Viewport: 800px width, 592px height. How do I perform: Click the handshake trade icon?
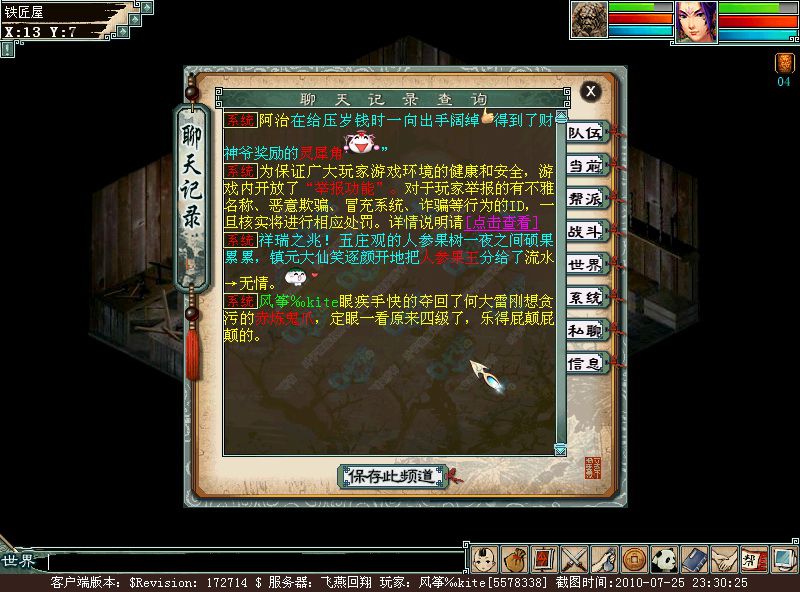724,559
